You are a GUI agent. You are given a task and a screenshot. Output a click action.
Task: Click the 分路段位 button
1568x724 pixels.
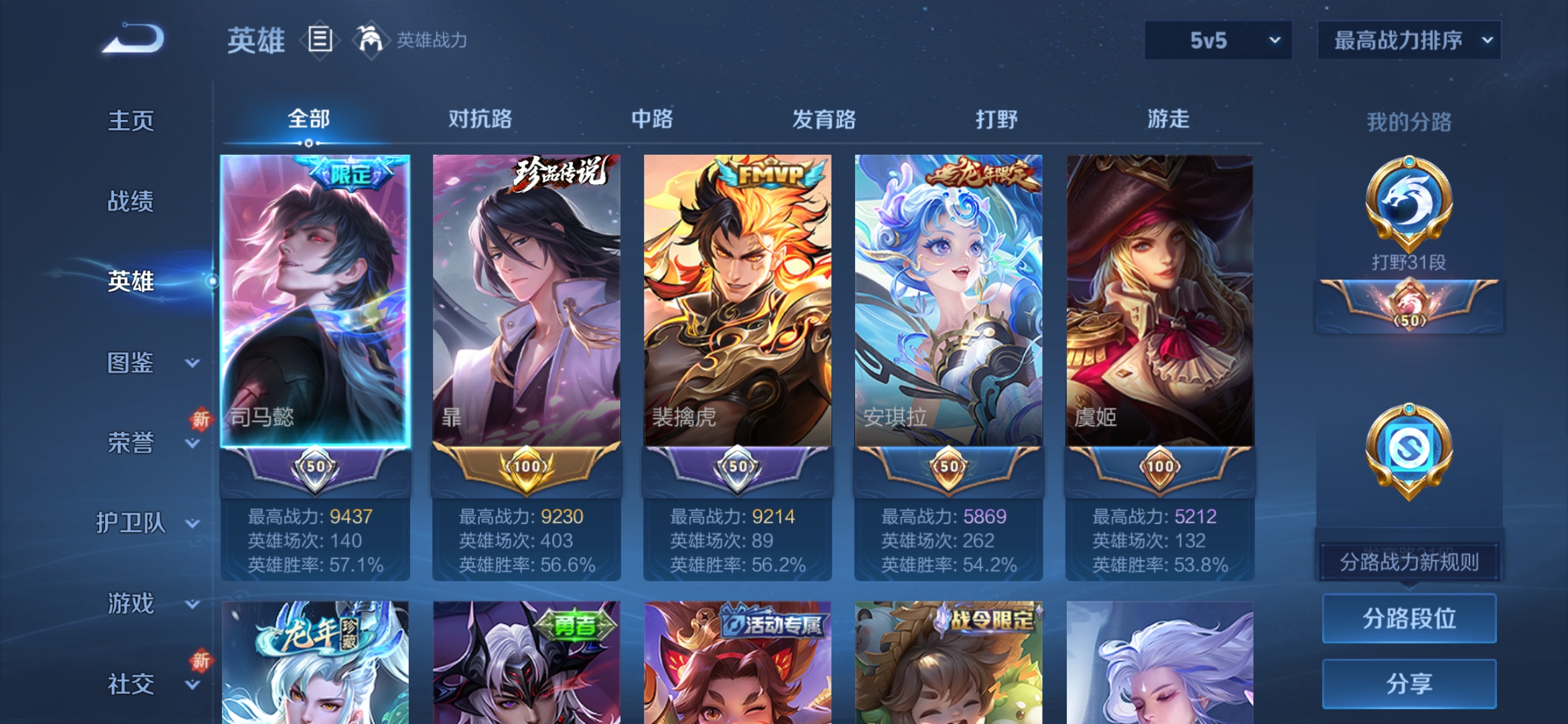[x=1409, y=618]
